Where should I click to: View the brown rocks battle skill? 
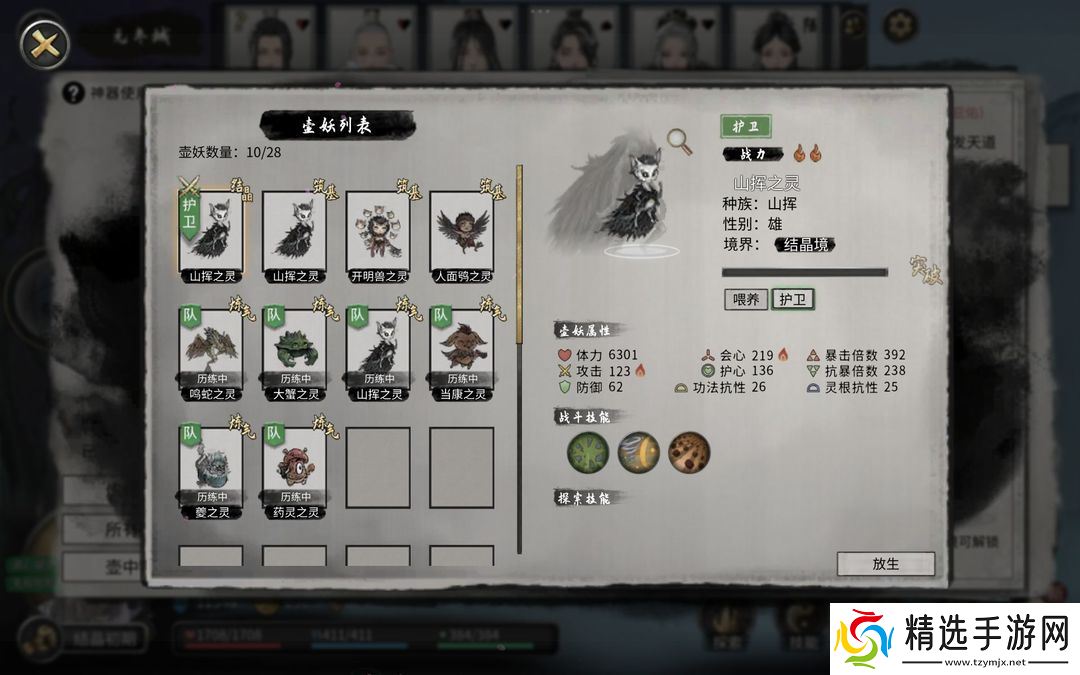(x=689, y=453)
